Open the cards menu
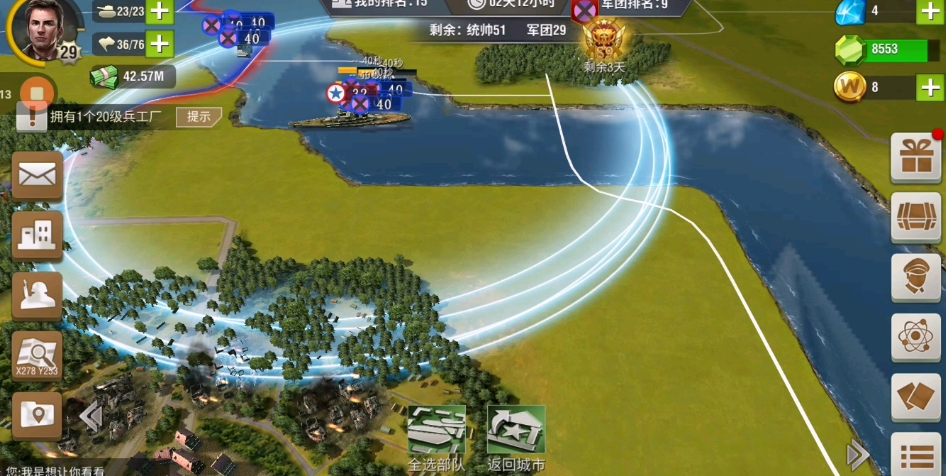Viewport: 946px width, 476px height. click(x=915, y=397)
